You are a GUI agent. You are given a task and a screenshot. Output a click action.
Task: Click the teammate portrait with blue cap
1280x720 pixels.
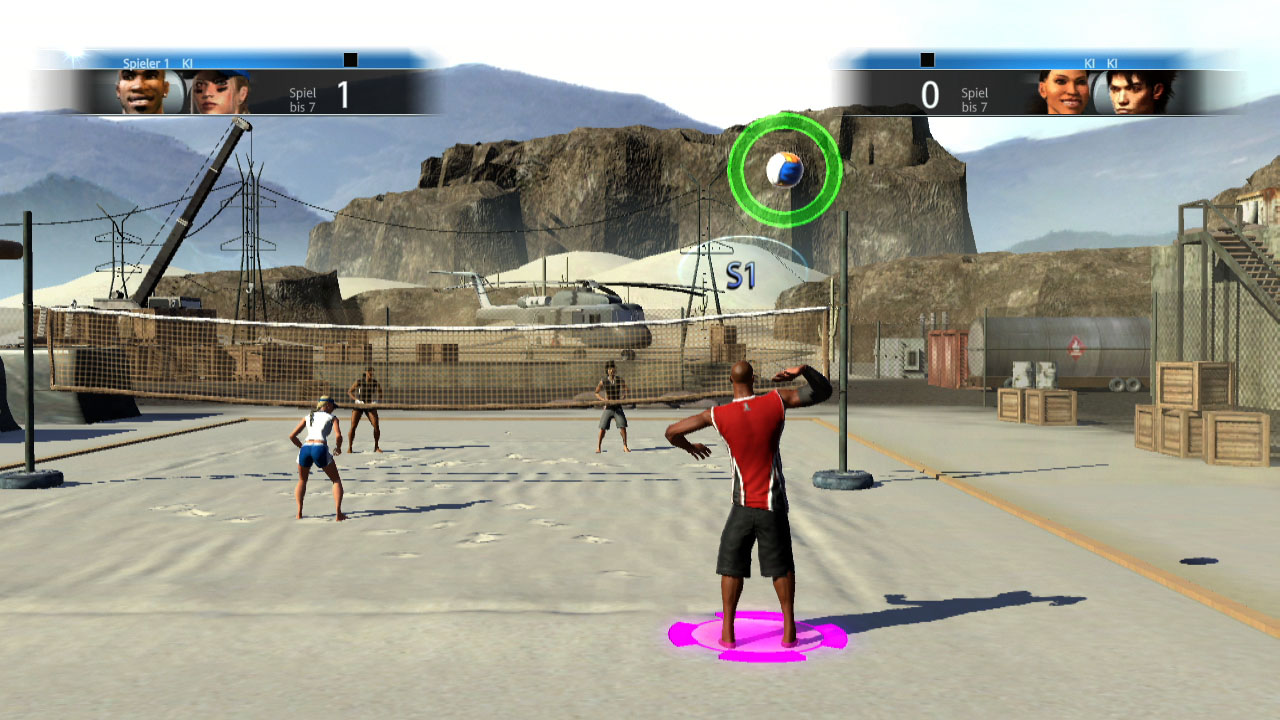coord(219,92)
